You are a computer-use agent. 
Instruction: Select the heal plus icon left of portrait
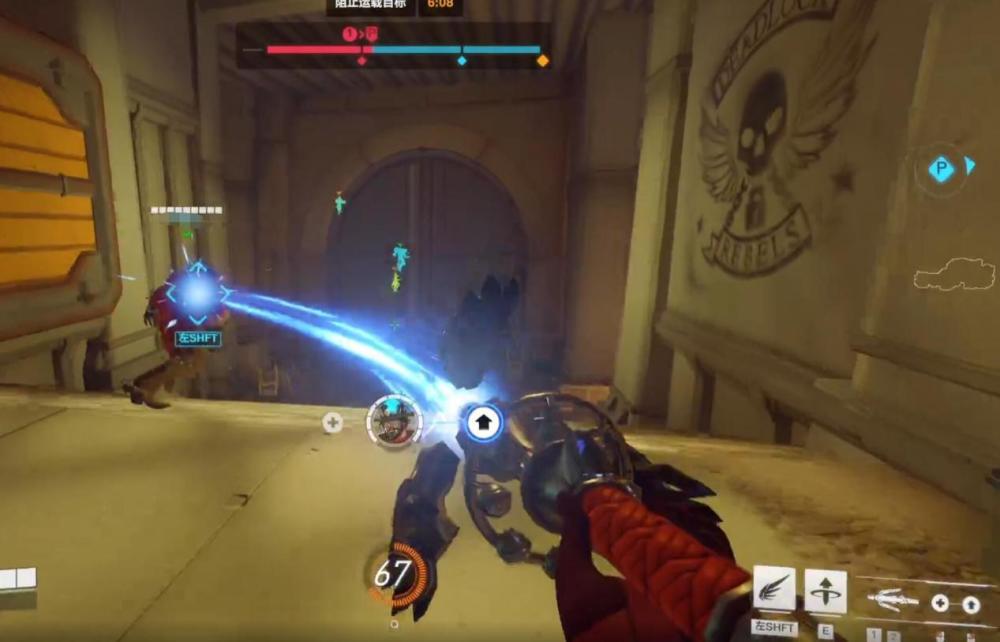point(333,423)
